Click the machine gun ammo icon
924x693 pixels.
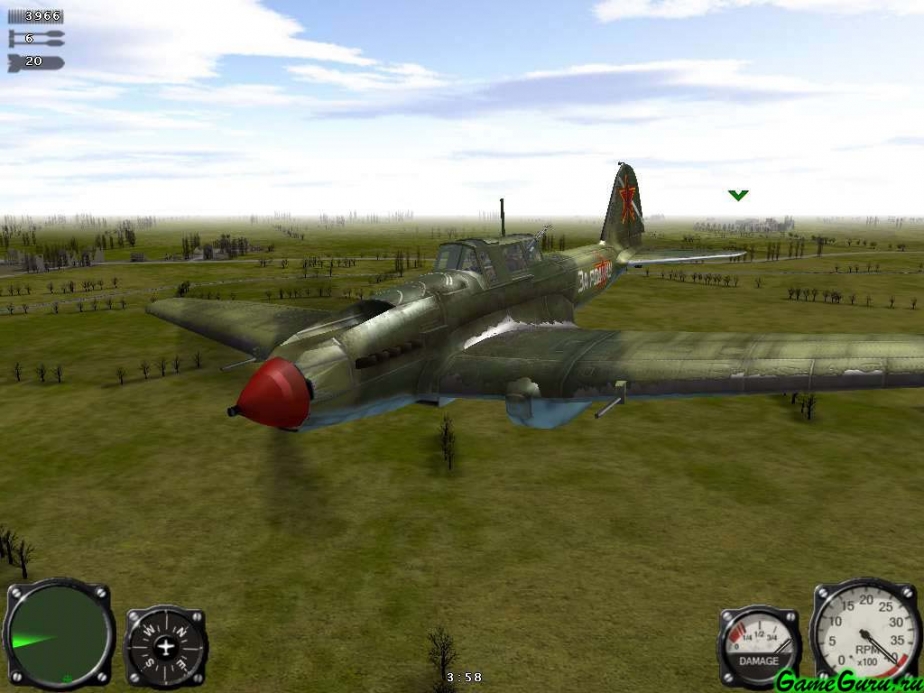point(36,16)
